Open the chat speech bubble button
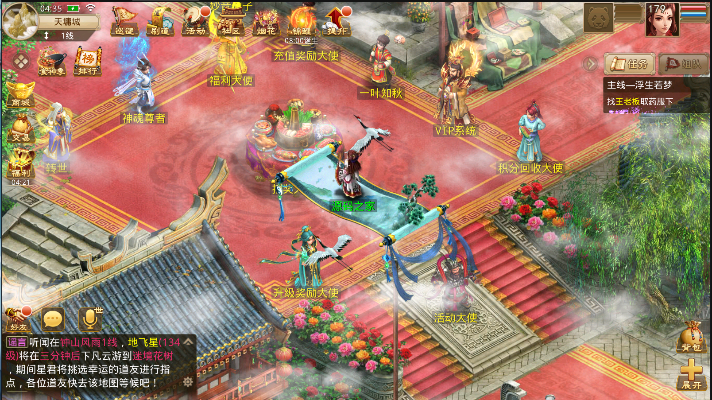 (53, 319)
